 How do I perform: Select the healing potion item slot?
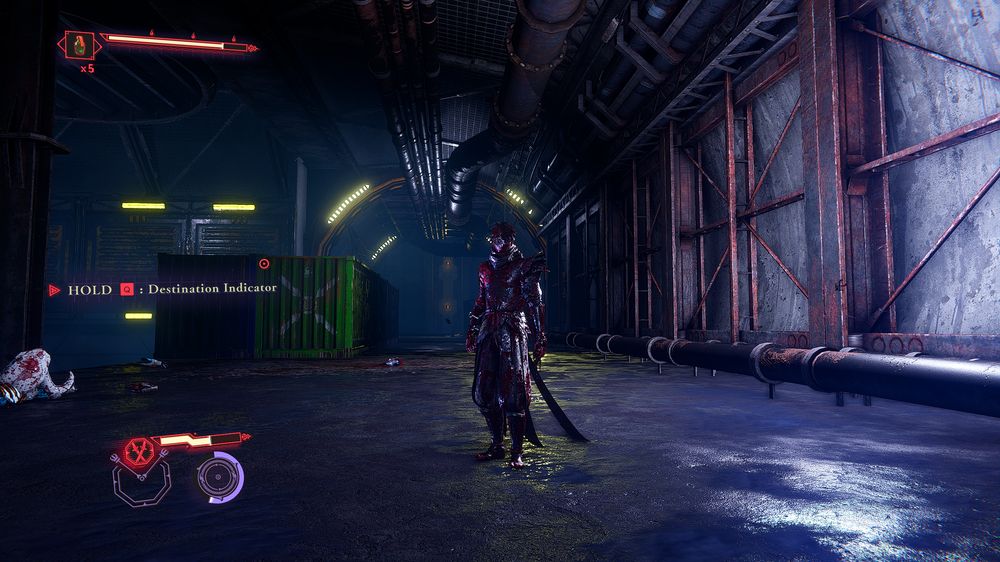[79, 44]
